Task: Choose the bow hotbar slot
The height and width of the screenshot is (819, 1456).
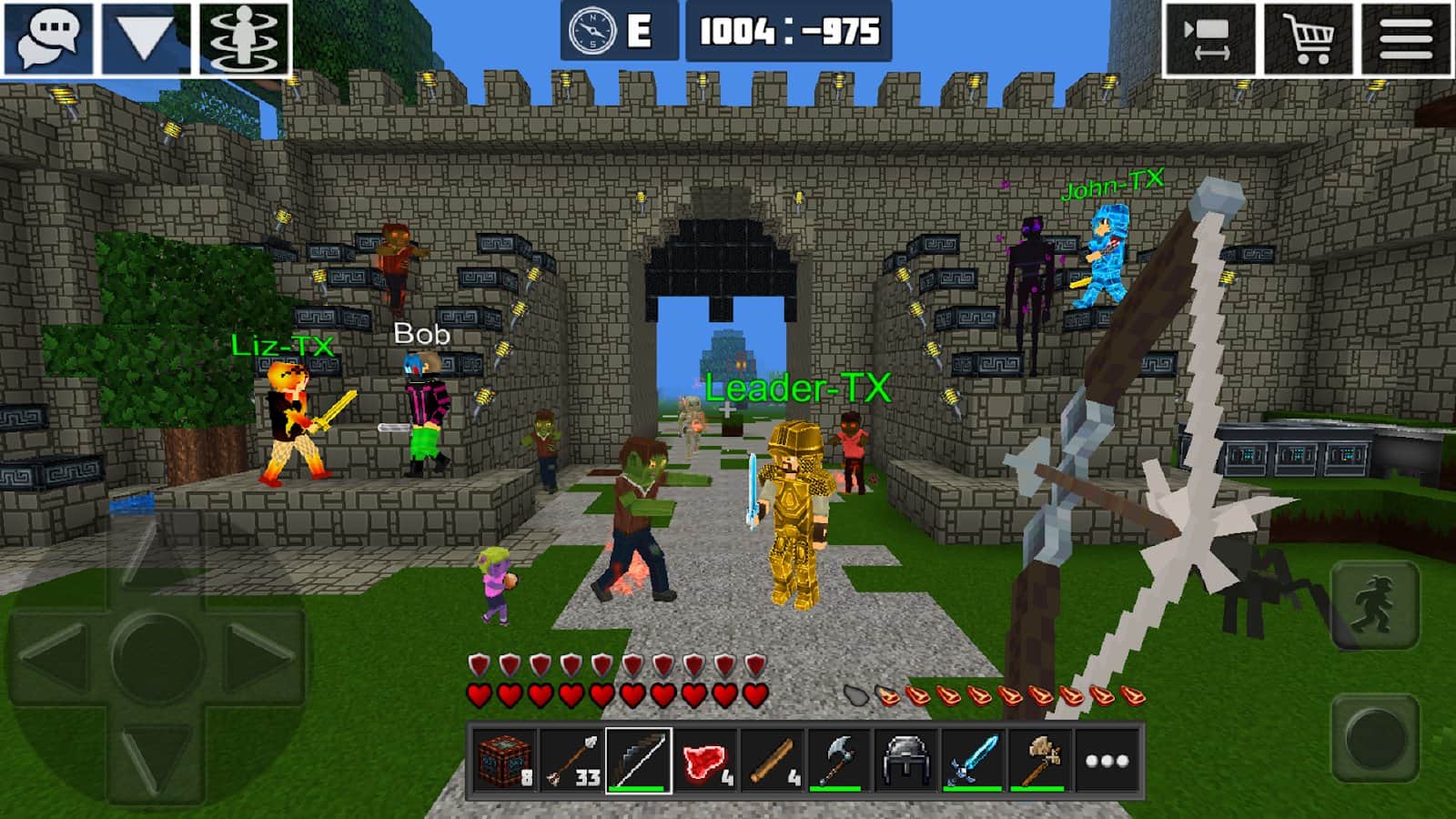Action: pyautogui.click(x=638, y=761)
